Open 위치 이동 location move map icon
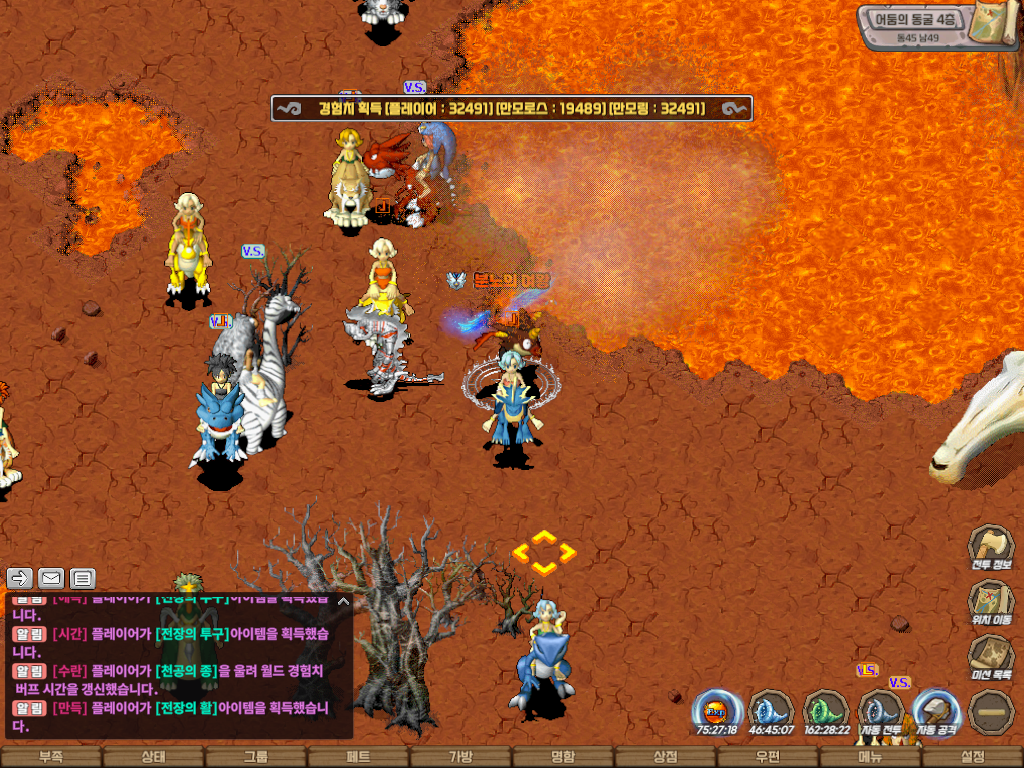 click(991, 601)
